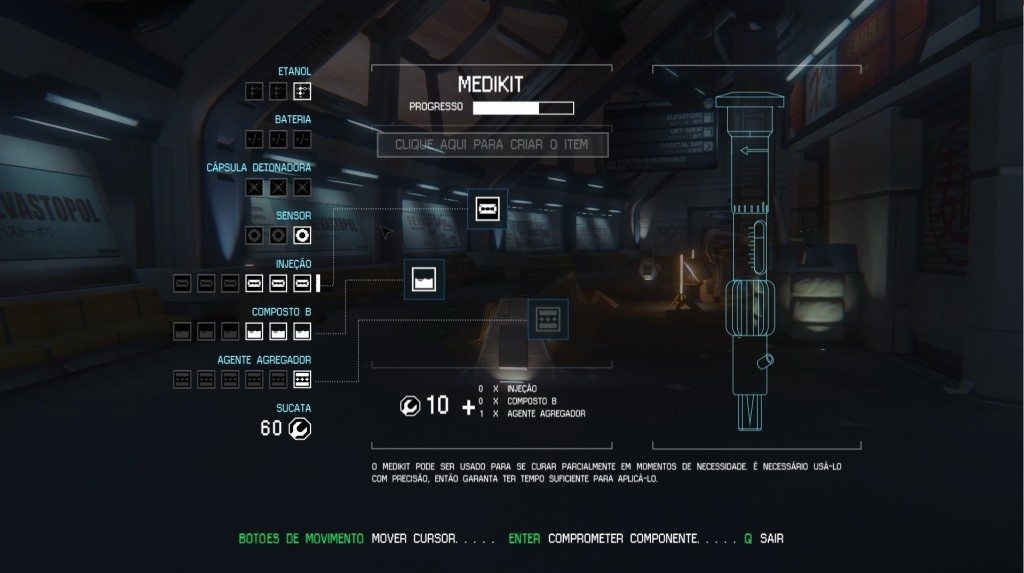The height and width of the screenshot is (573, 1024).
Task: Choose the highlighted Agente Agregador inventory icon
Action: [x=302, y=379]
